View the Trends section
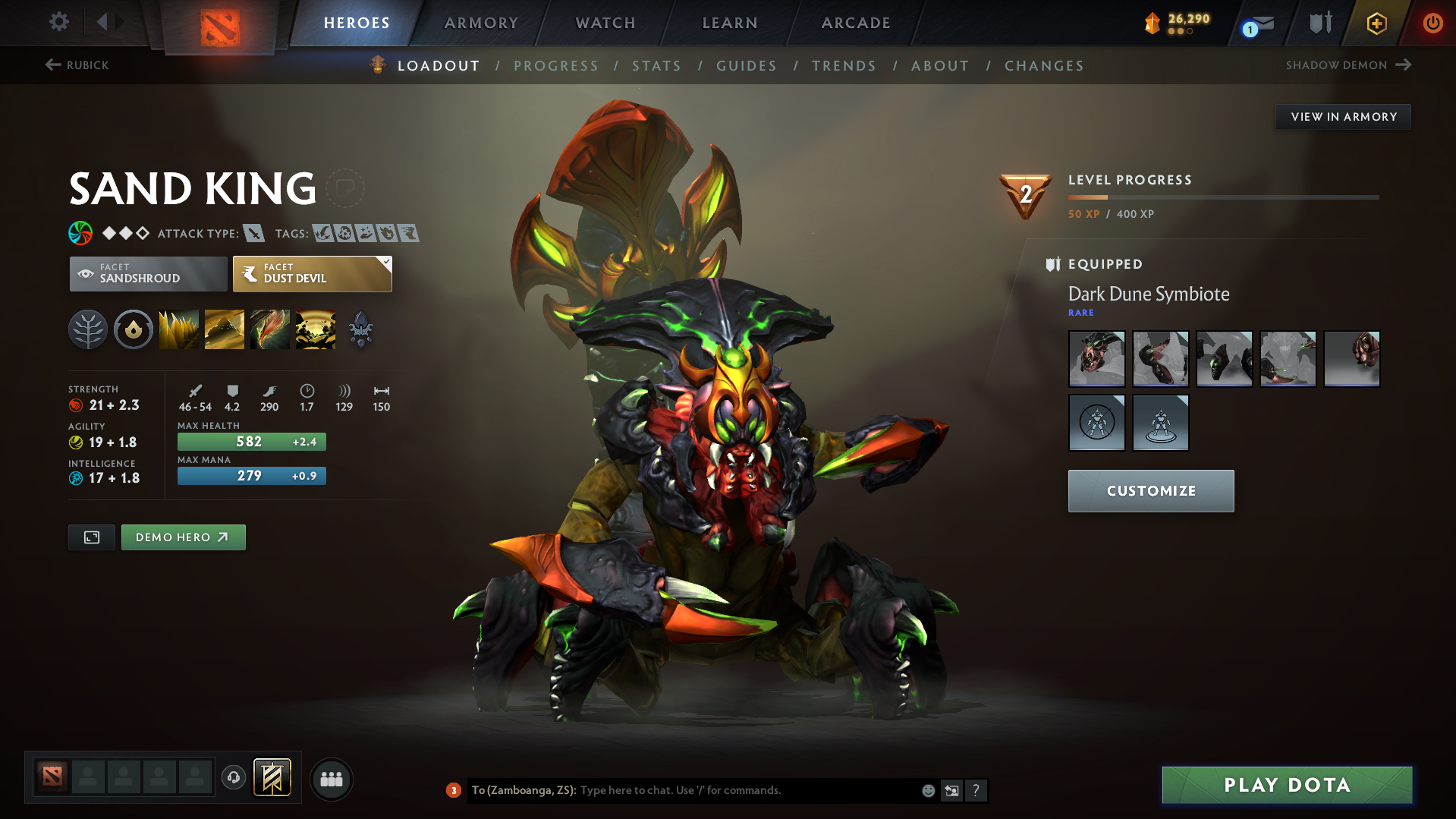The width and height of the screenshot is (1456, 819). pyautogui.click(x=844, y=66)
